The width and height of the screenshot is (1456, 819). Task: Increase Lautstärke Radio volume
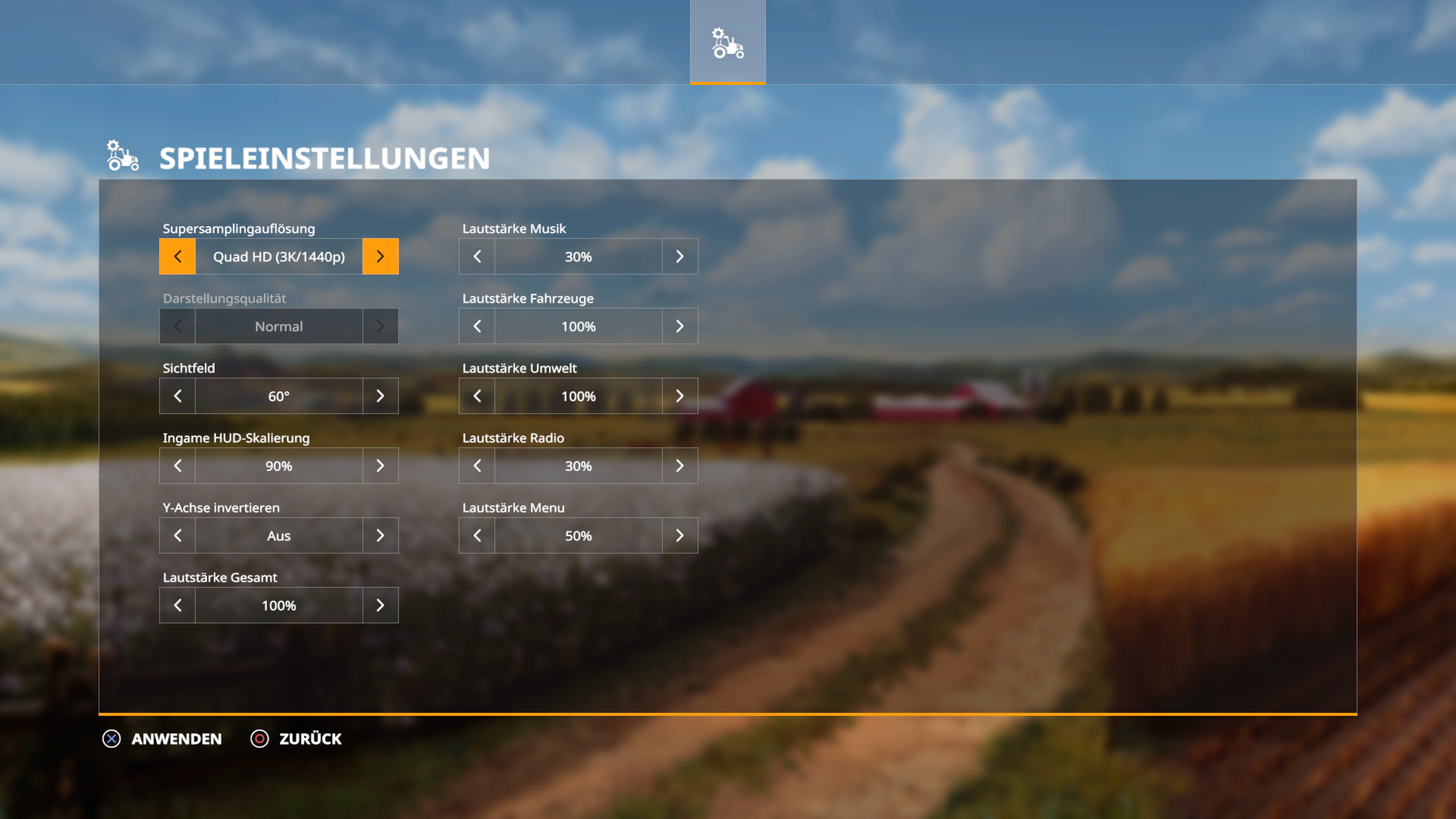tap(679, 466)
